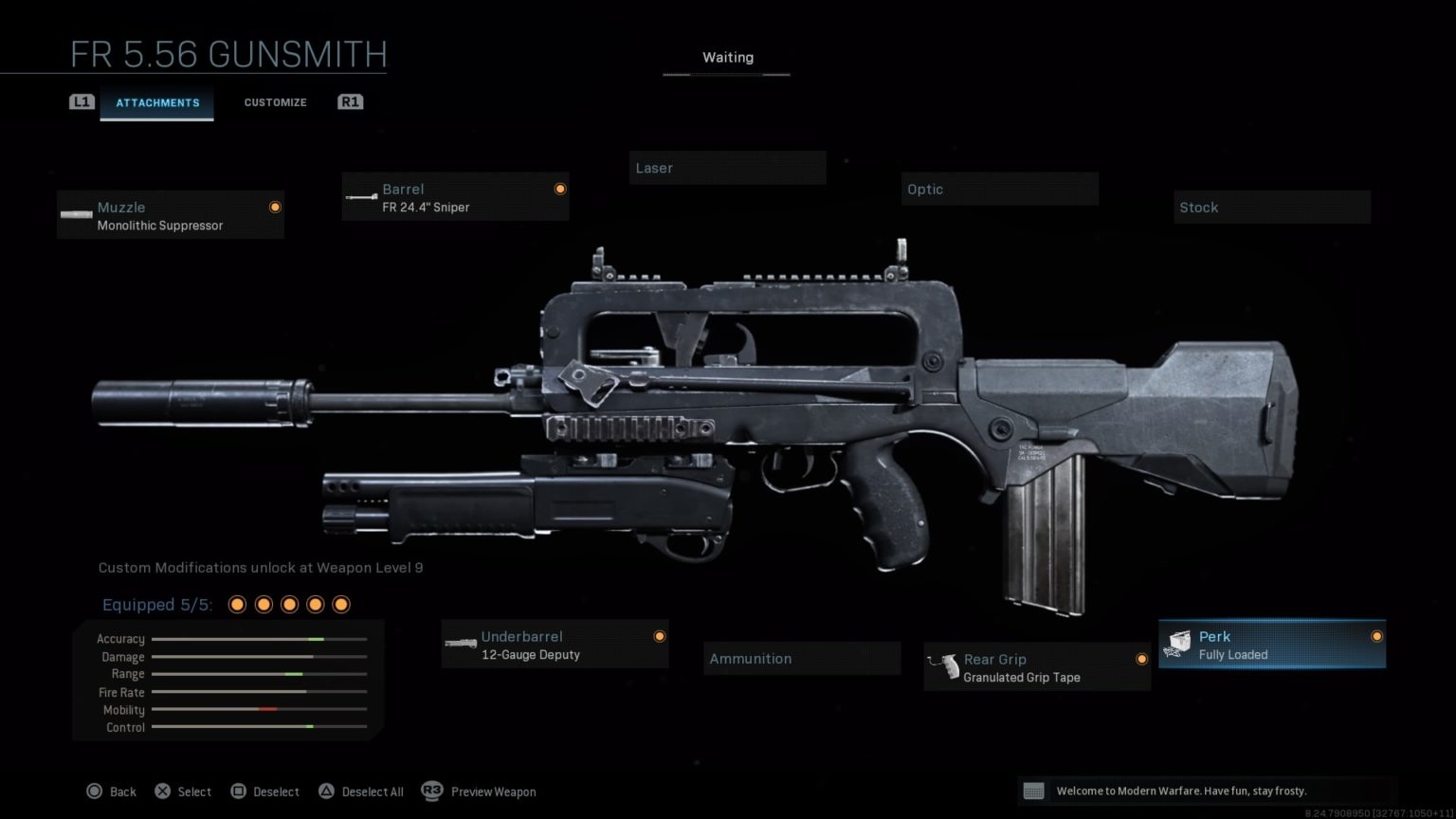Select the Fully Loaded perk icon
Viewport: 1456px width, 819px height.
(1178, 644)
